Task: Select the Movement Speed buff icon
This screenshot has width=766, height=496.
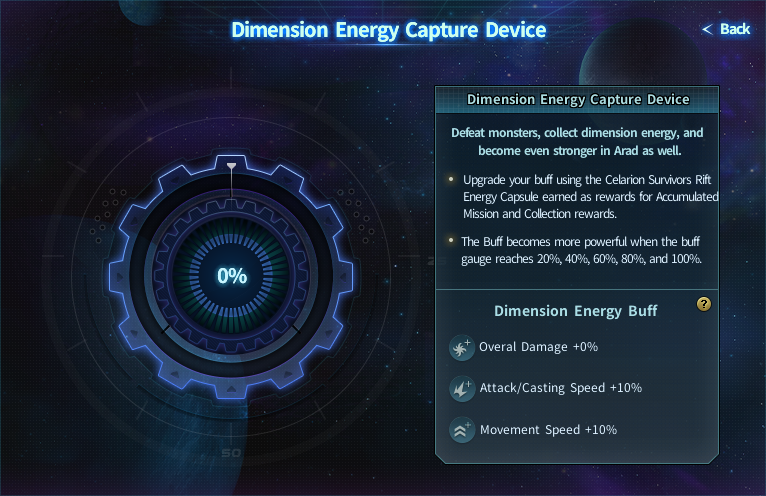Action: (461, 430)
